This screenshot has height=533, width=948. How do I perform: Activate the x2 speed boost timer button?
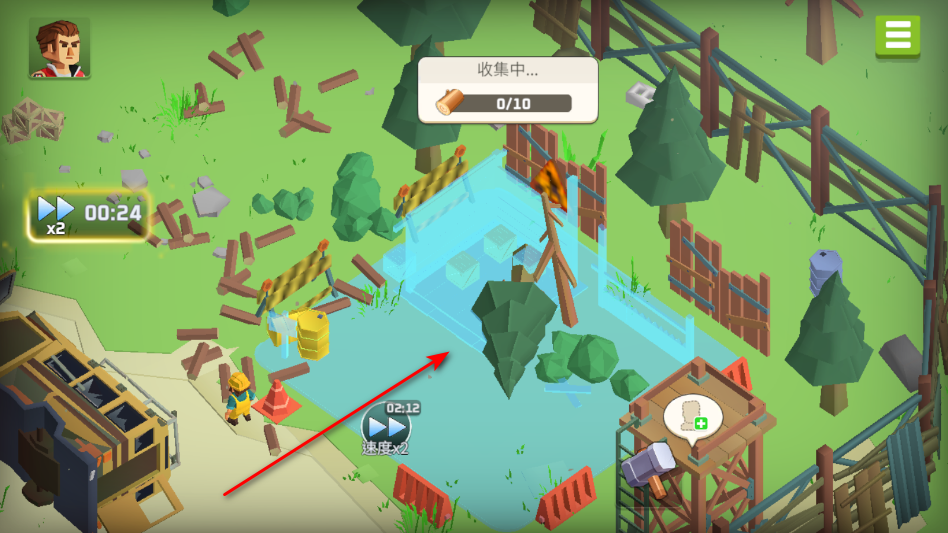click(88, 215)
